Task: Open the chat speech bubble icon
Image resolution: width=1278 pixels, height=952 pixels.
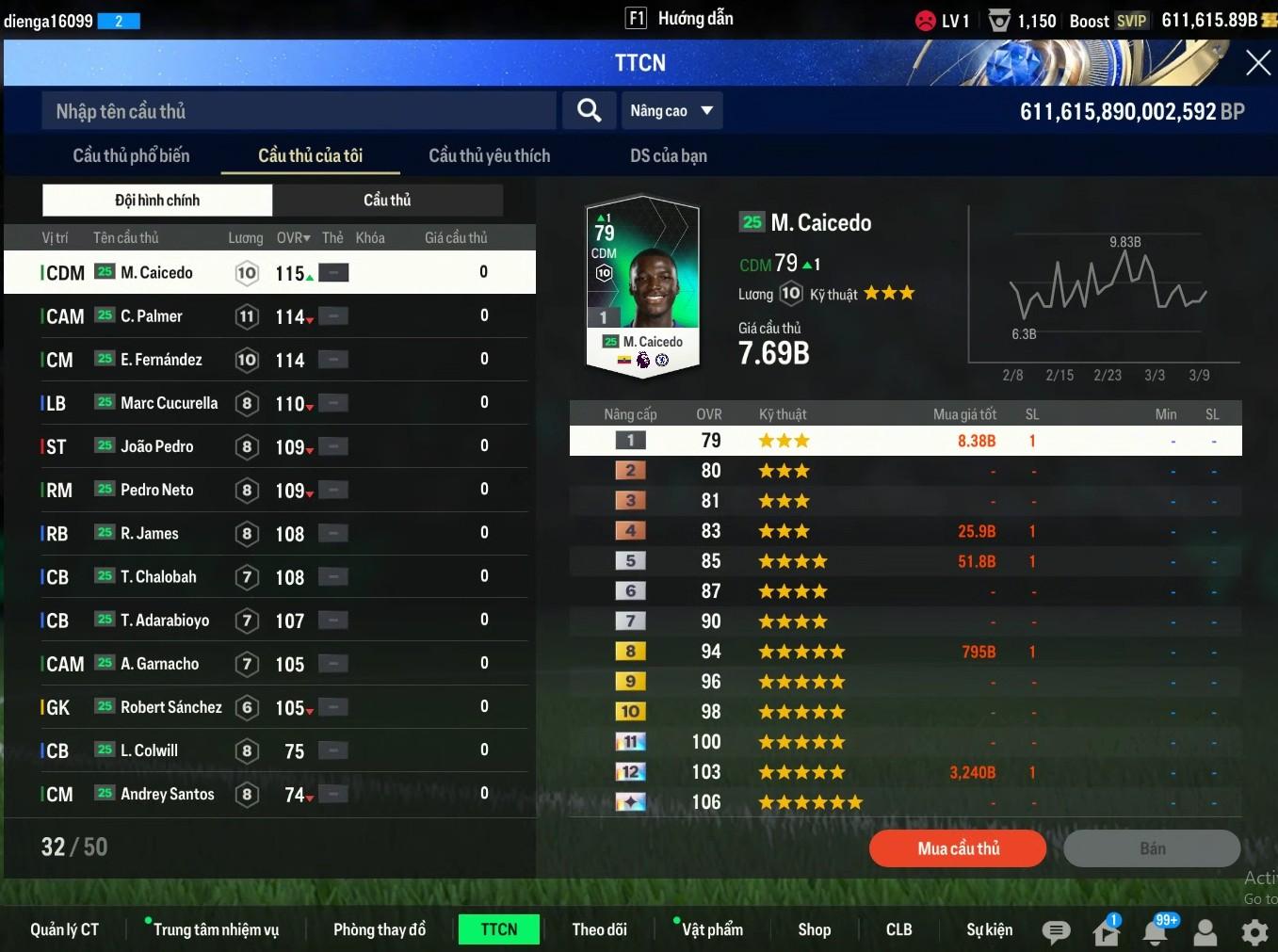Action: coord(1056,932)
